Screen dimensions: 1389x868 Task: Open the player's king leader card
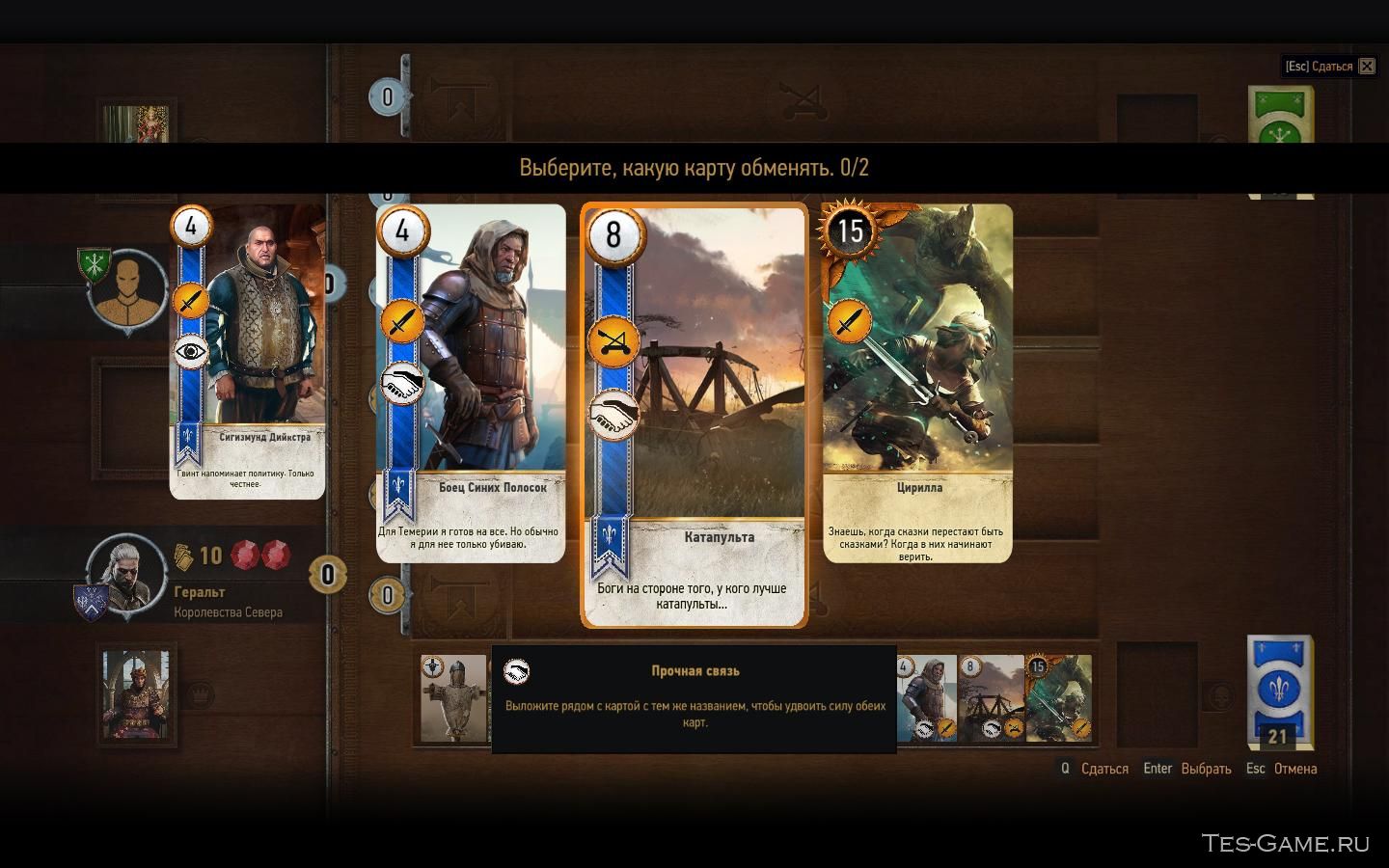136,696
